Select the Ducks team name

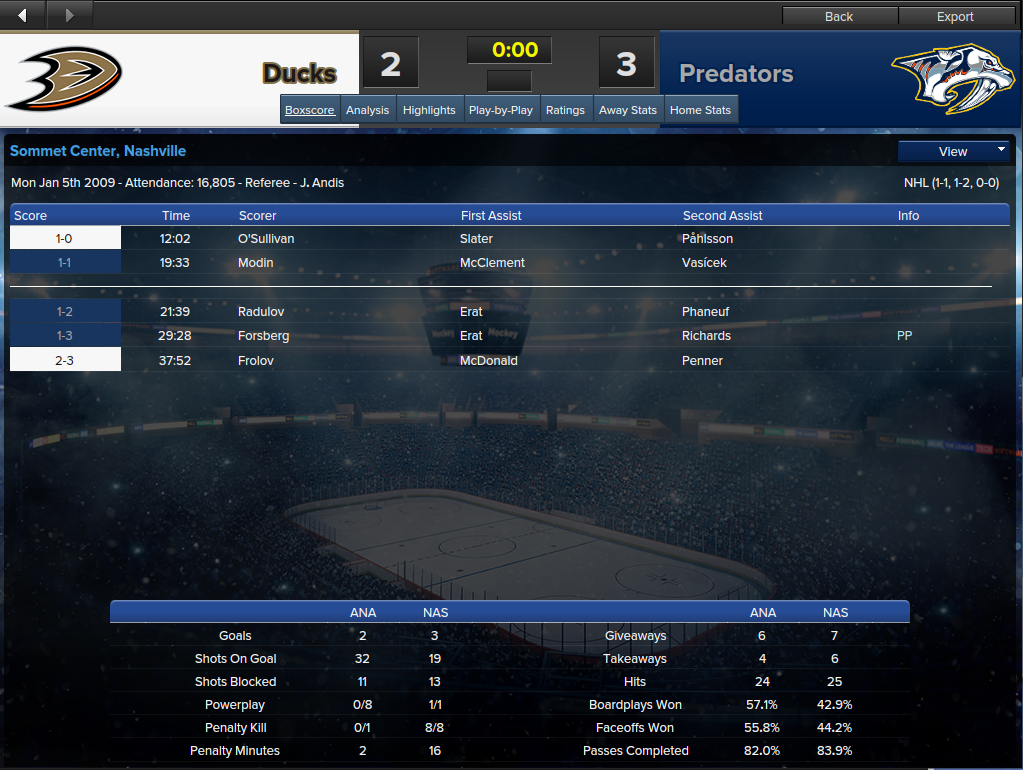(299, 73)
